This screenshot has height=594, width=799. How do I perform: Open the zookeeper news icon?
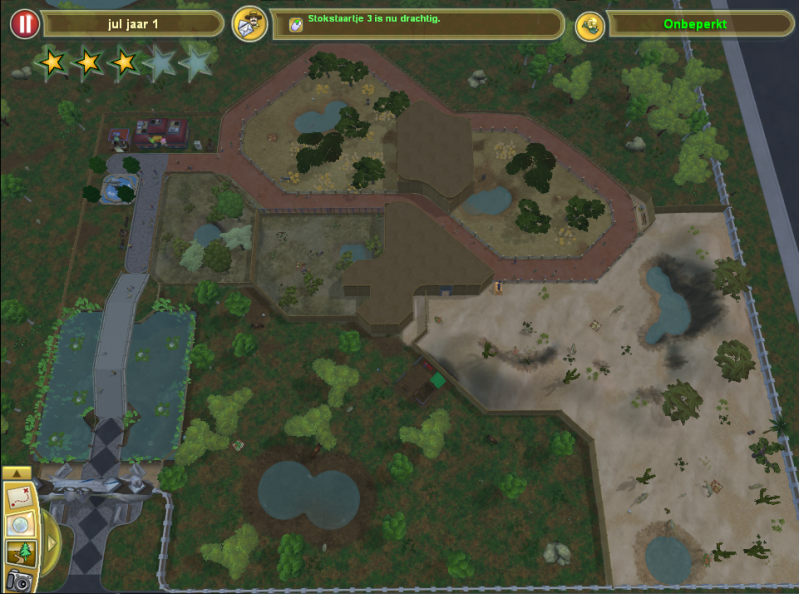point(249,24)
